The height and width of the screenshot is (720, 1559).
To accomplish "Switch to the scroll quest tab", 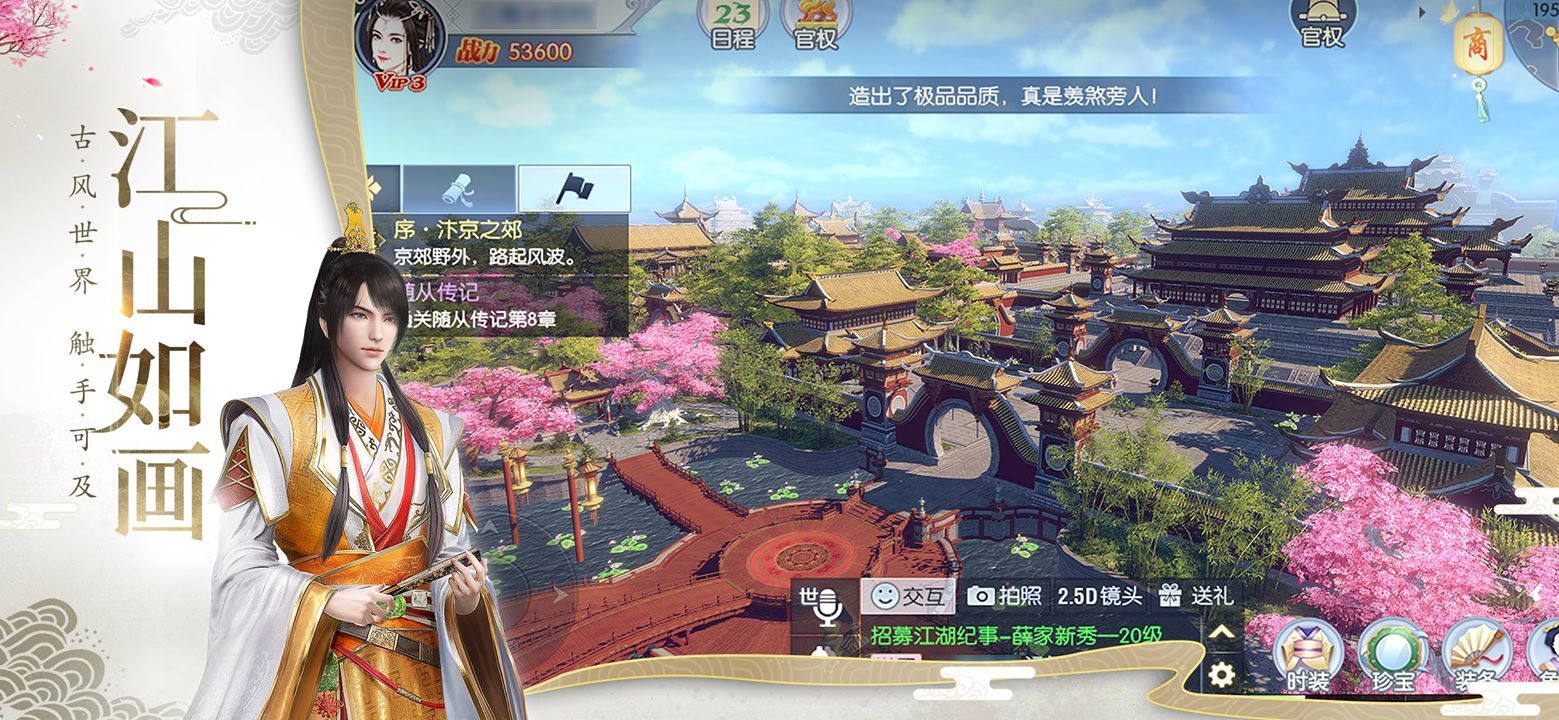I will point(457,189).
